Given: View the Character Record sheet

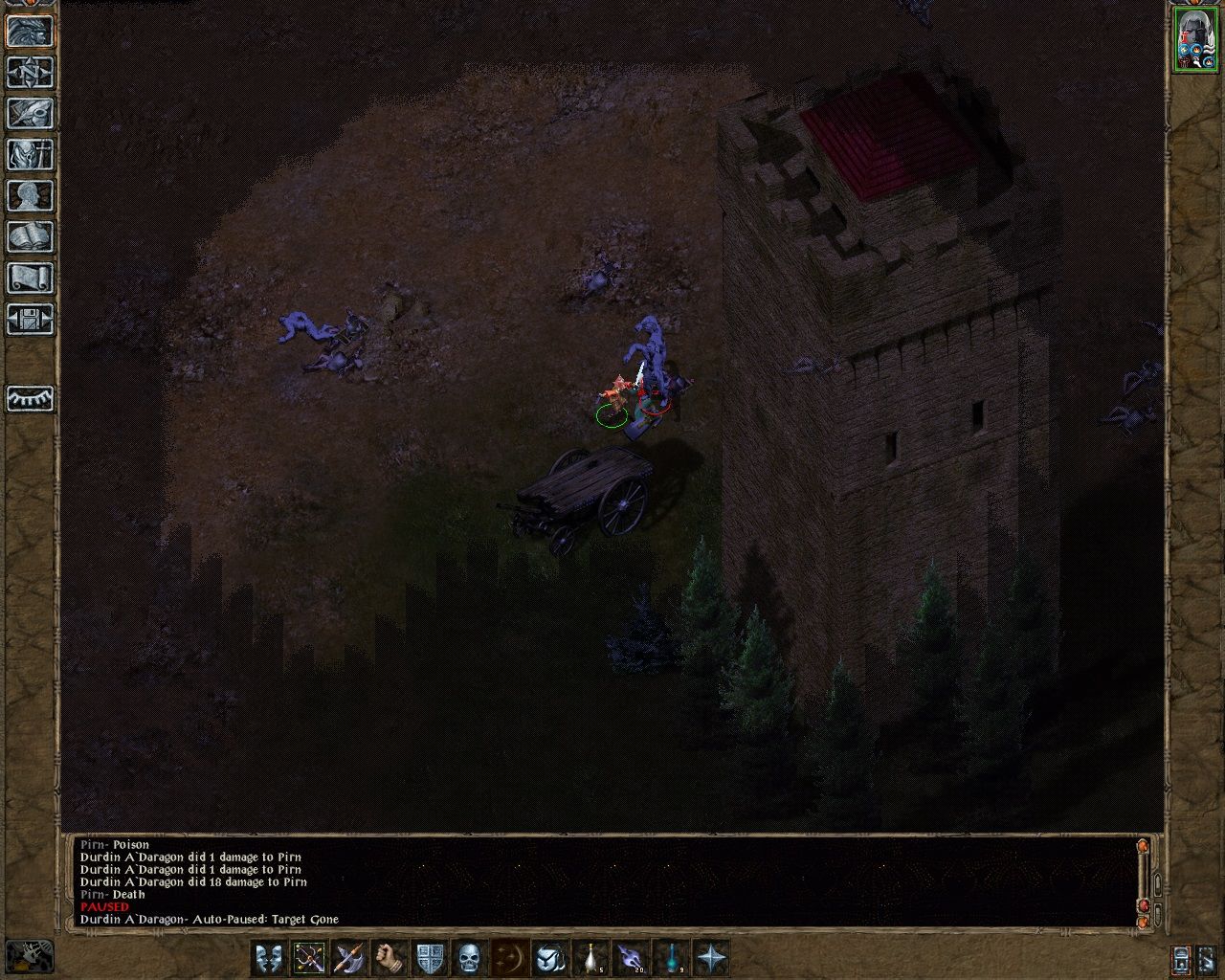Looking at the screenshot, I should (x=29, y=195).
